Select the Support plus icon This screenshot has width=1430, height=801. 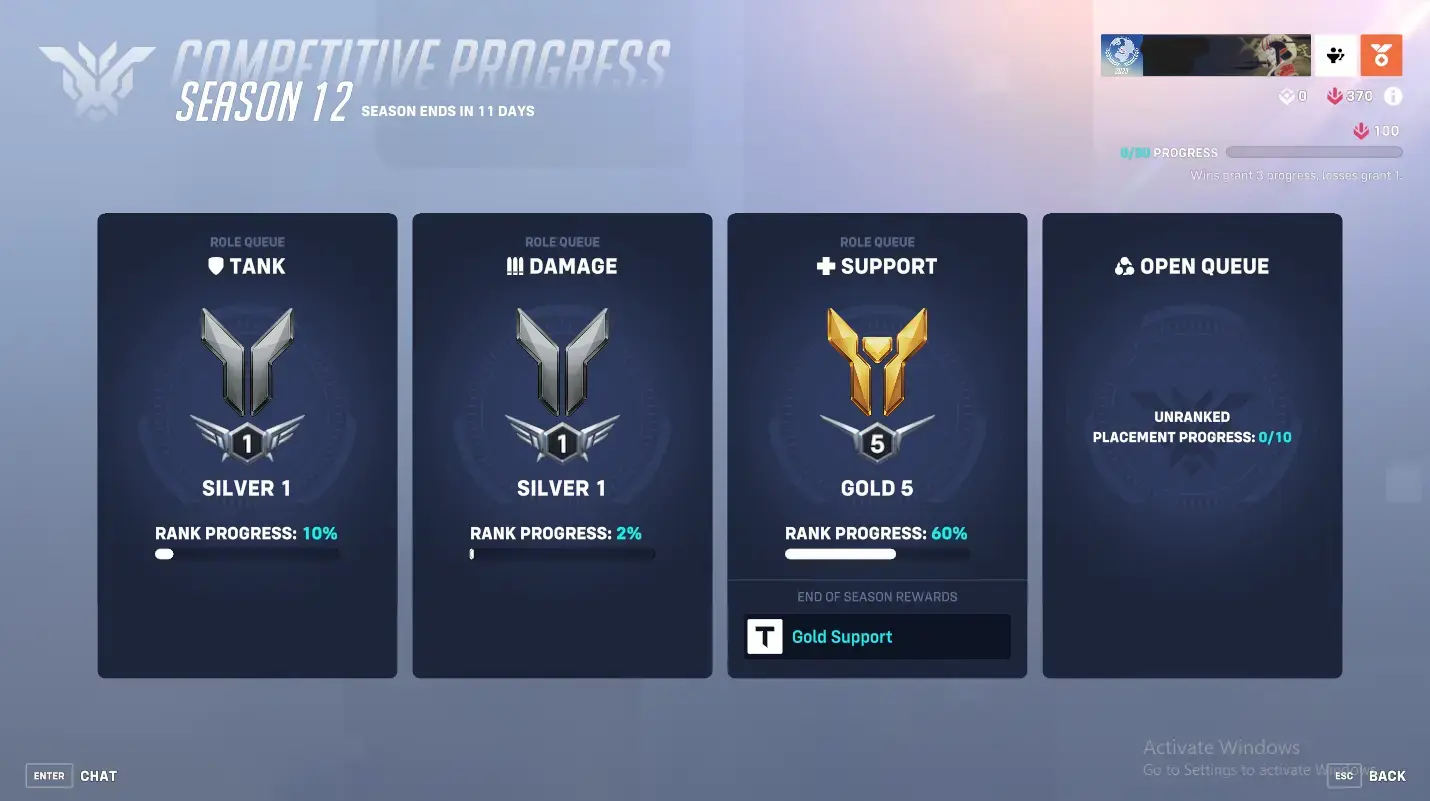[x=825, y=265]
